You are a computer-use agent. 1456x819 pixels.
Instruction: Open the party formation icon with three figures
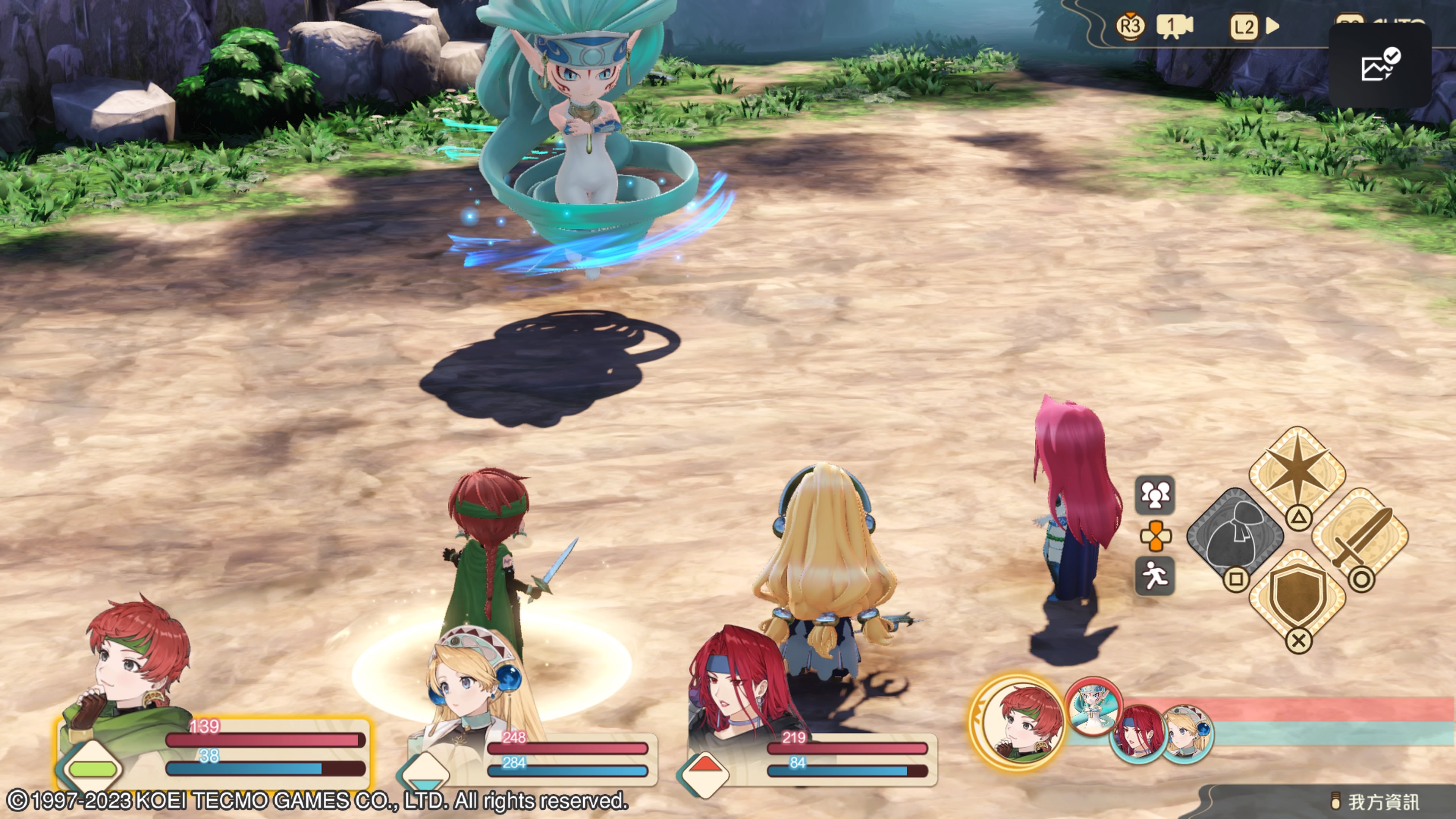click(1155, 495)
